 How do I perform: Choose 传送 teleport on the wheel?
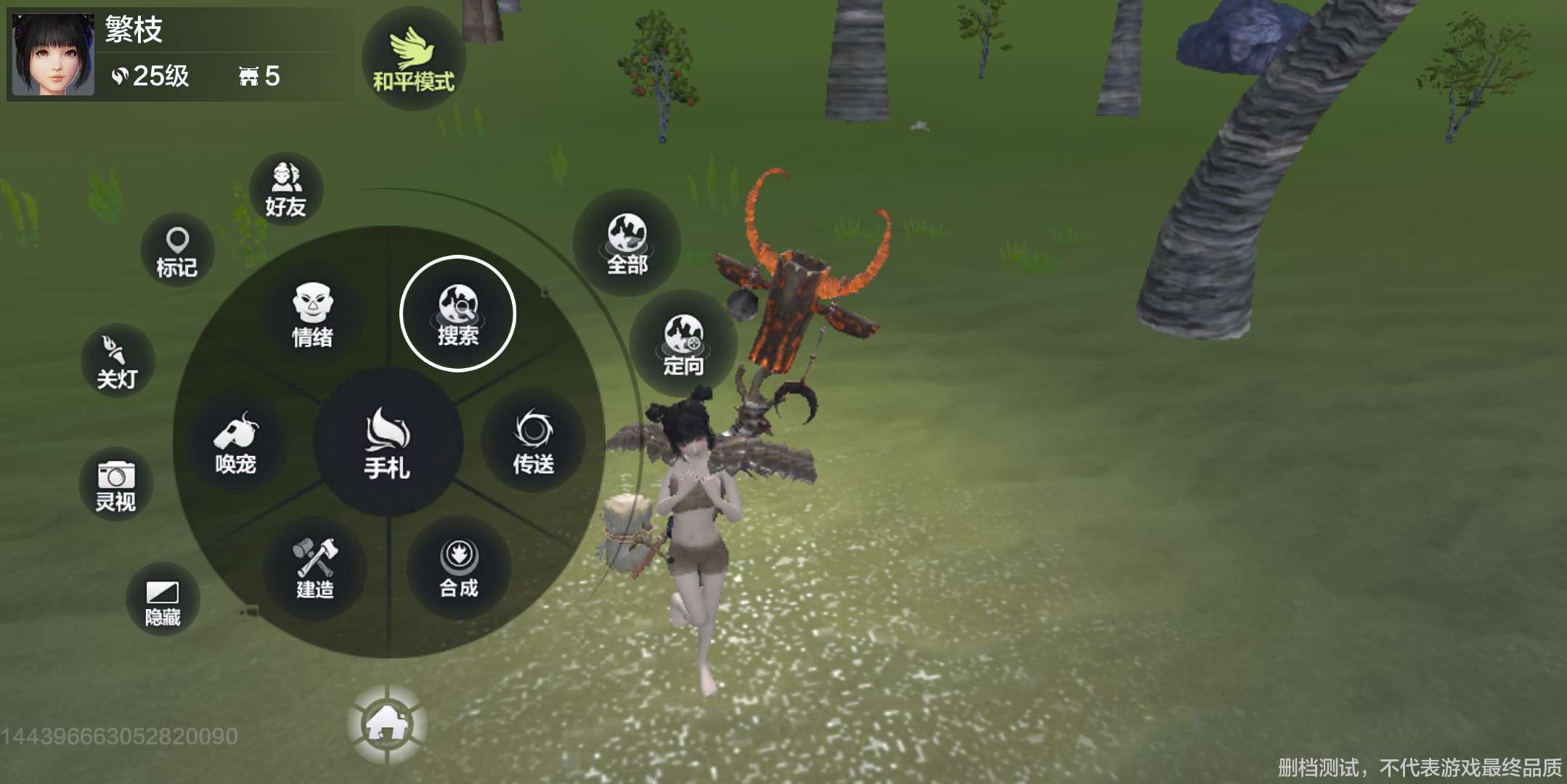click(534, 441)
